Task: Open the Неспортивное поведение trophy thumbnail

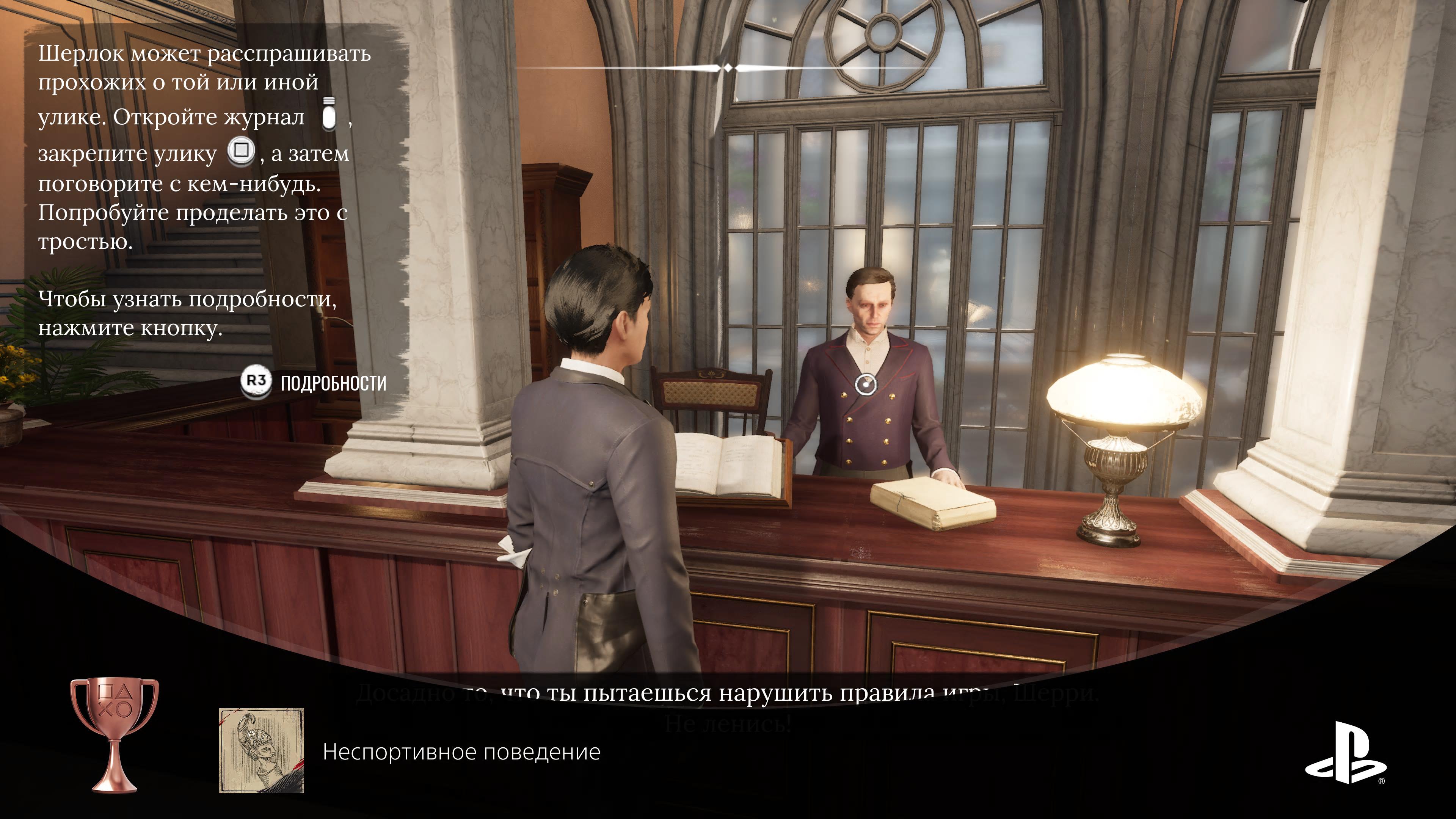Action: point(262,751)
